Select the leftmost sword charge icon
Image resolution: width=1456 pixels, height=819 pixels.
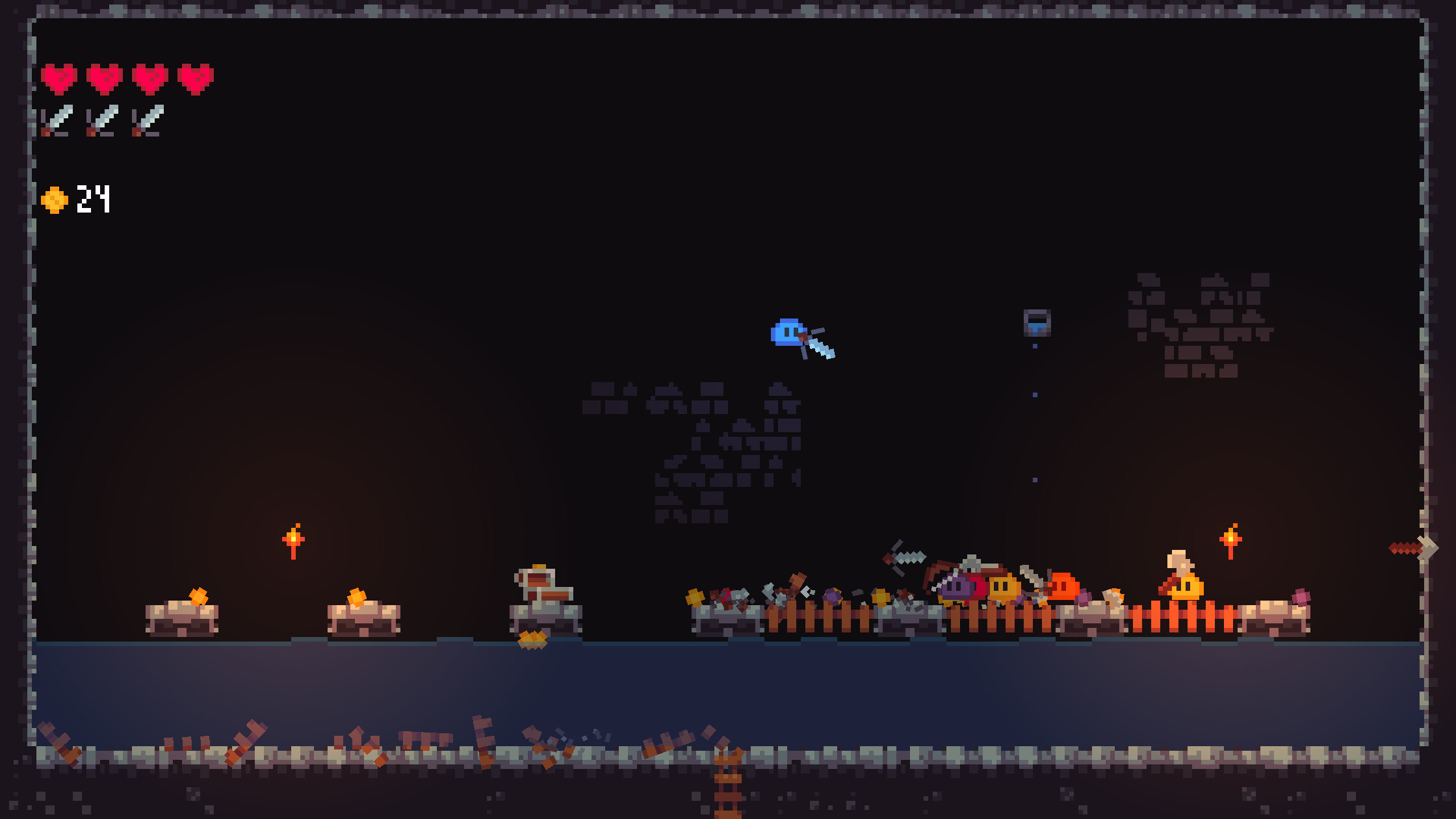tap(58, 120)
